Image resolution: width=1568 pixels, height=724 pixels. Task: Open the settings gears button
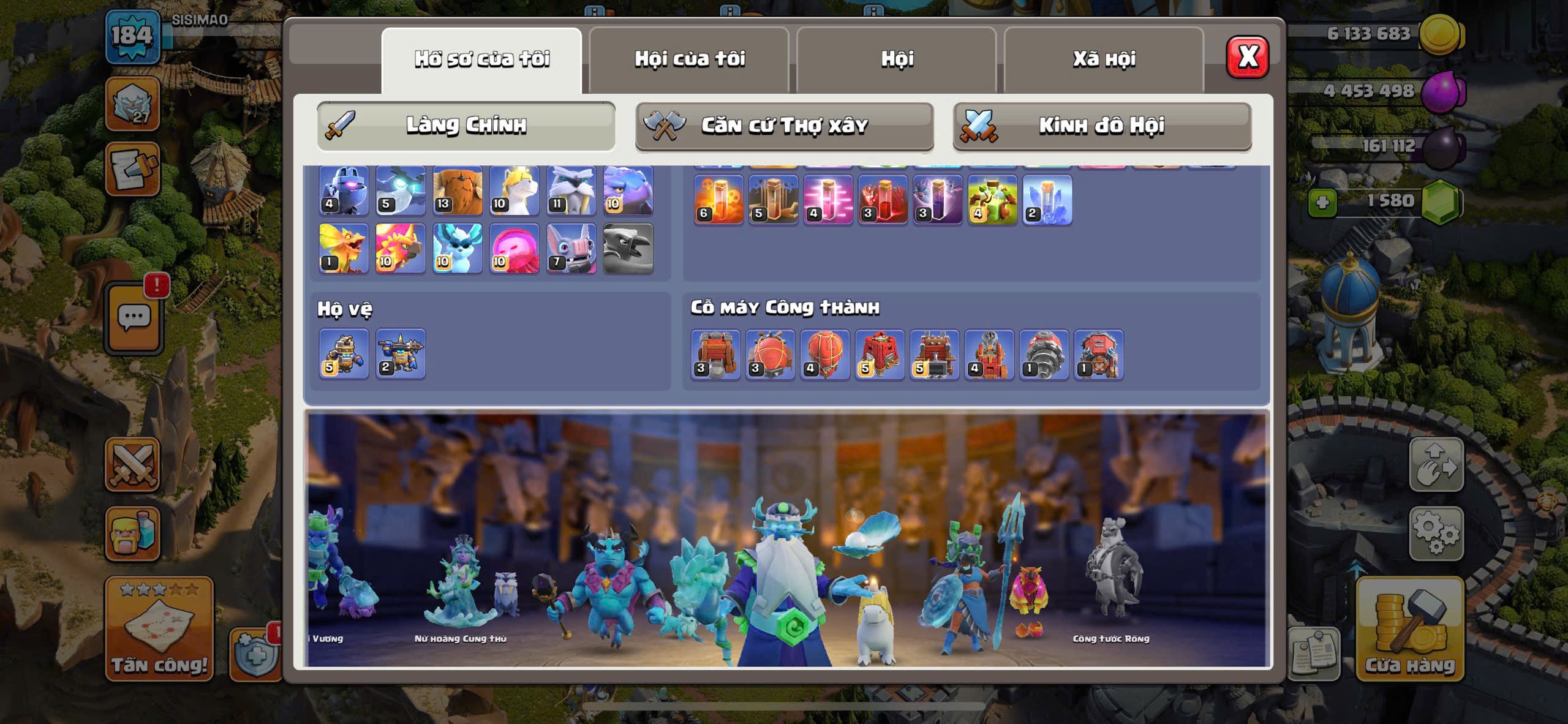pyautogui.click(x=1436, y=533)
